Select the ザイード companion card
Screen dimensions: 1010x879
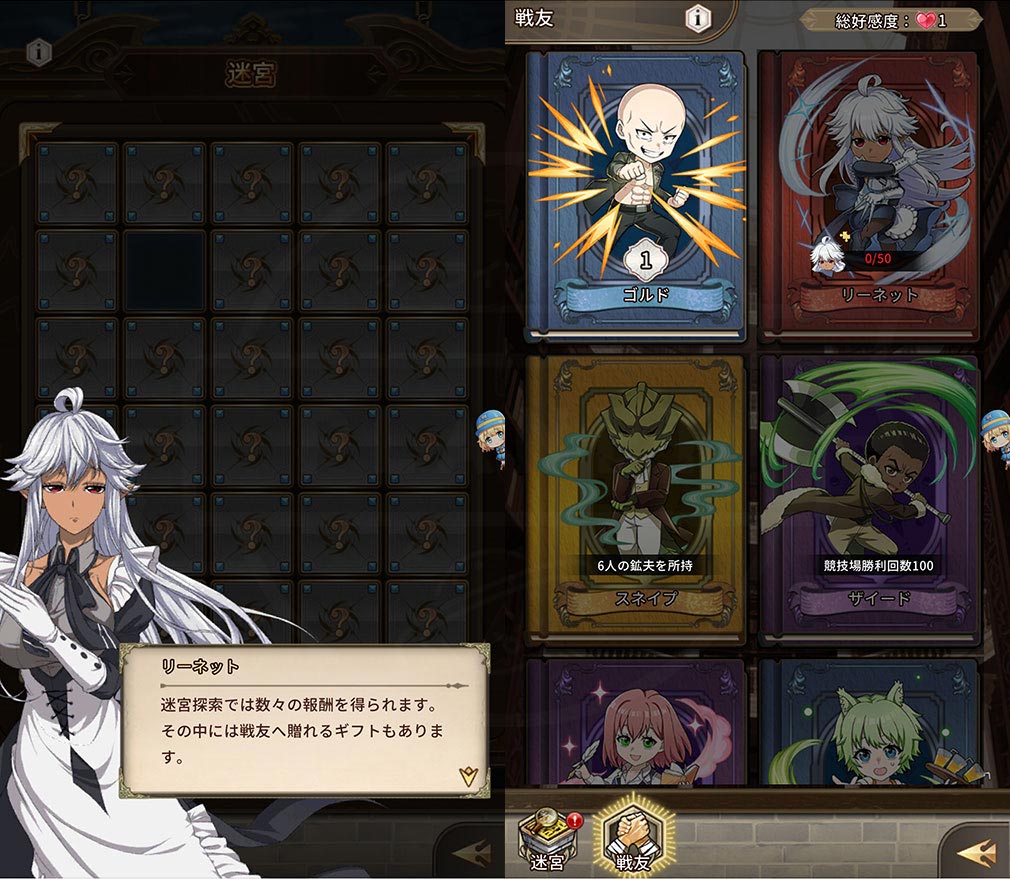pos(868,497)
